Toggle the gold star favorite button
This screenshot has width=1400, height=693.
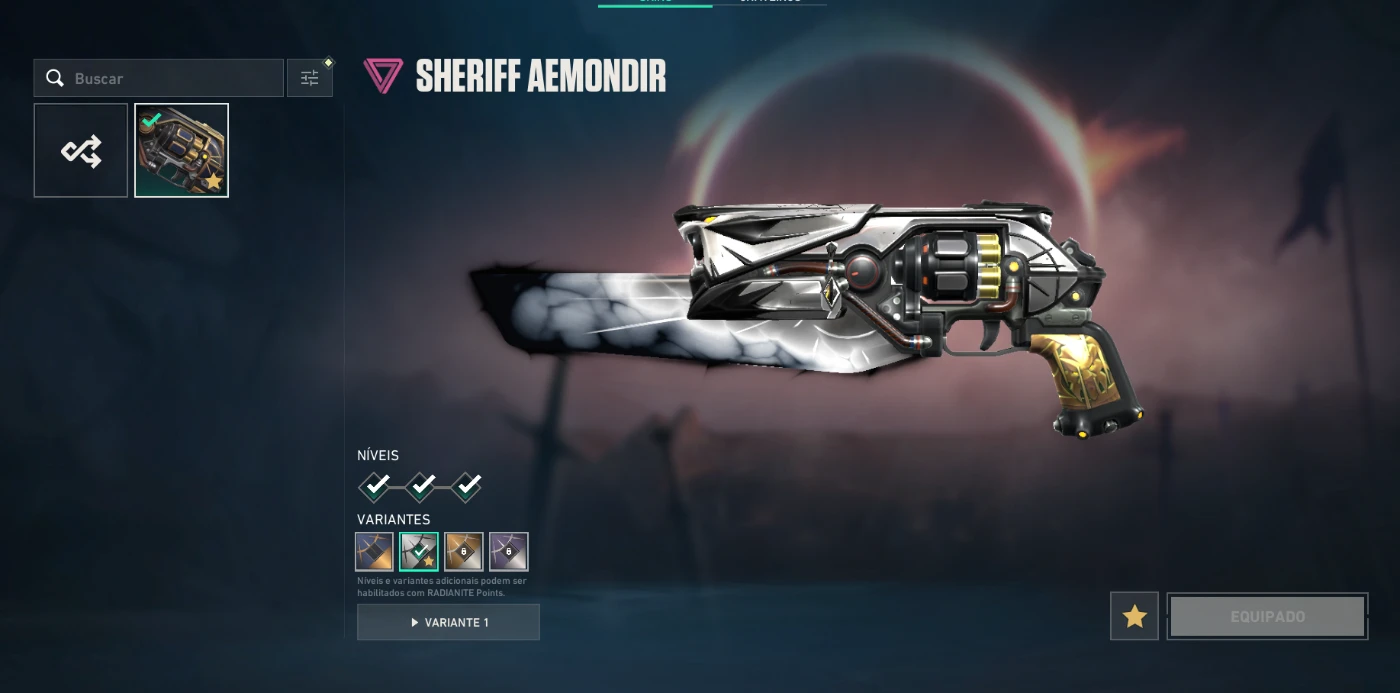click(x=1134, y=616)
